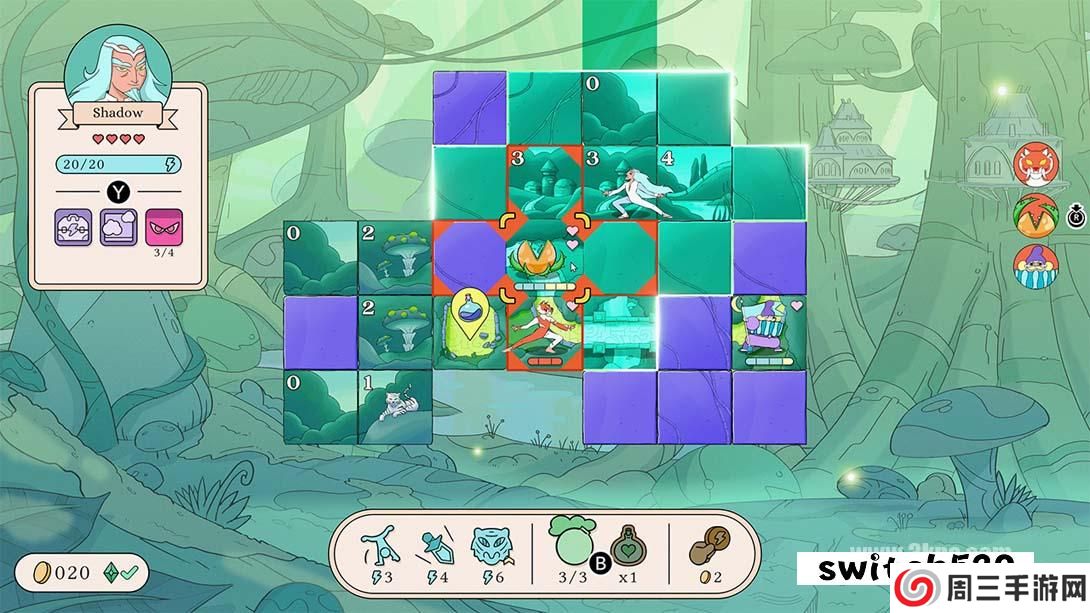Target the carnivorous plant tile
This screenshot has width=1090, height=613.
pyautogui.click(x=545, y=259)
